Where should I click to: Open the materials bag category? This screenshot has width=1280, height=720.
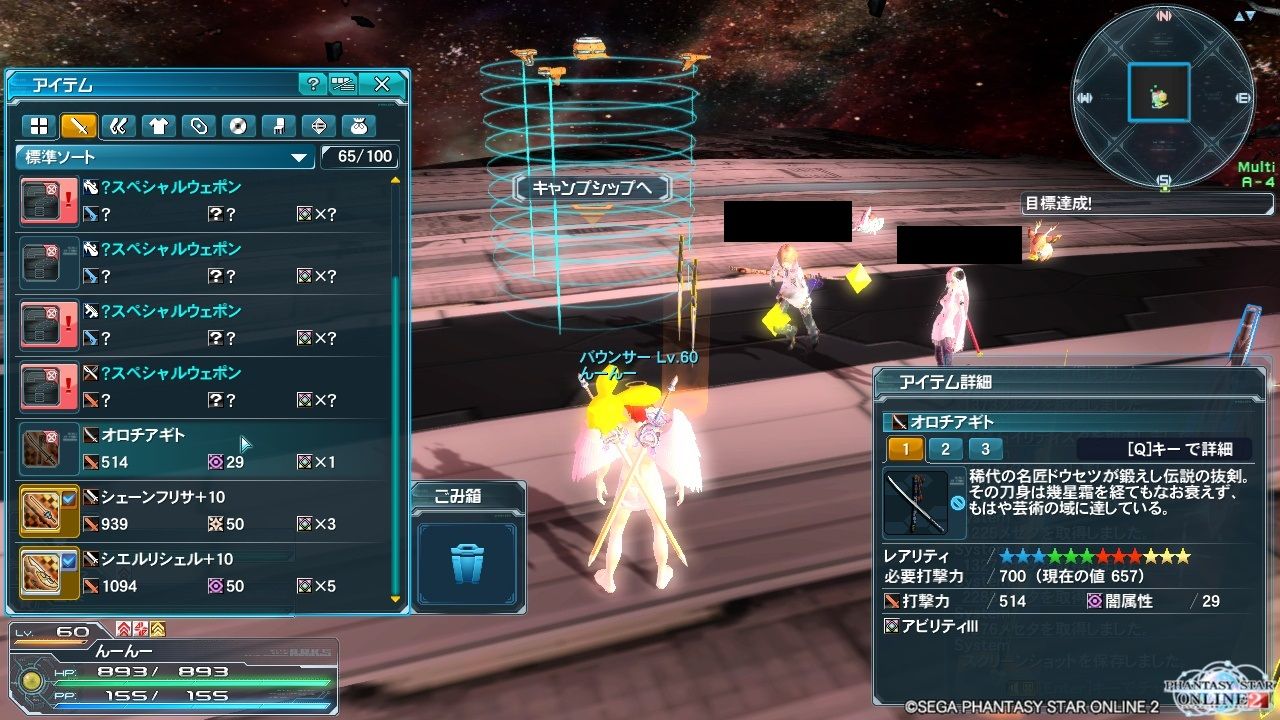click(357, 126)
